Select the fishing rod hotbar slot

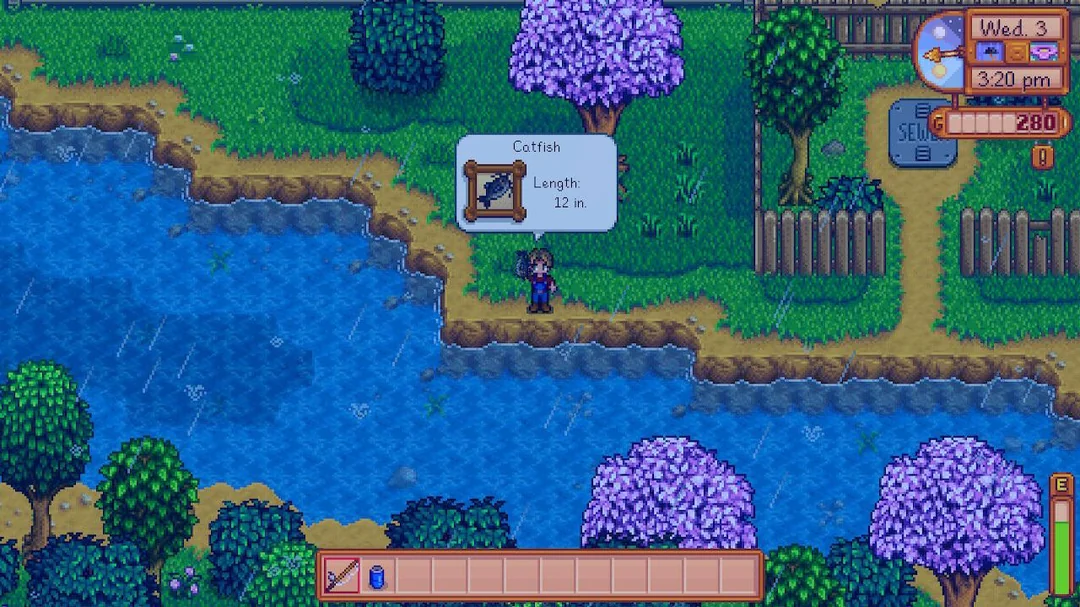tap(342, 576)
